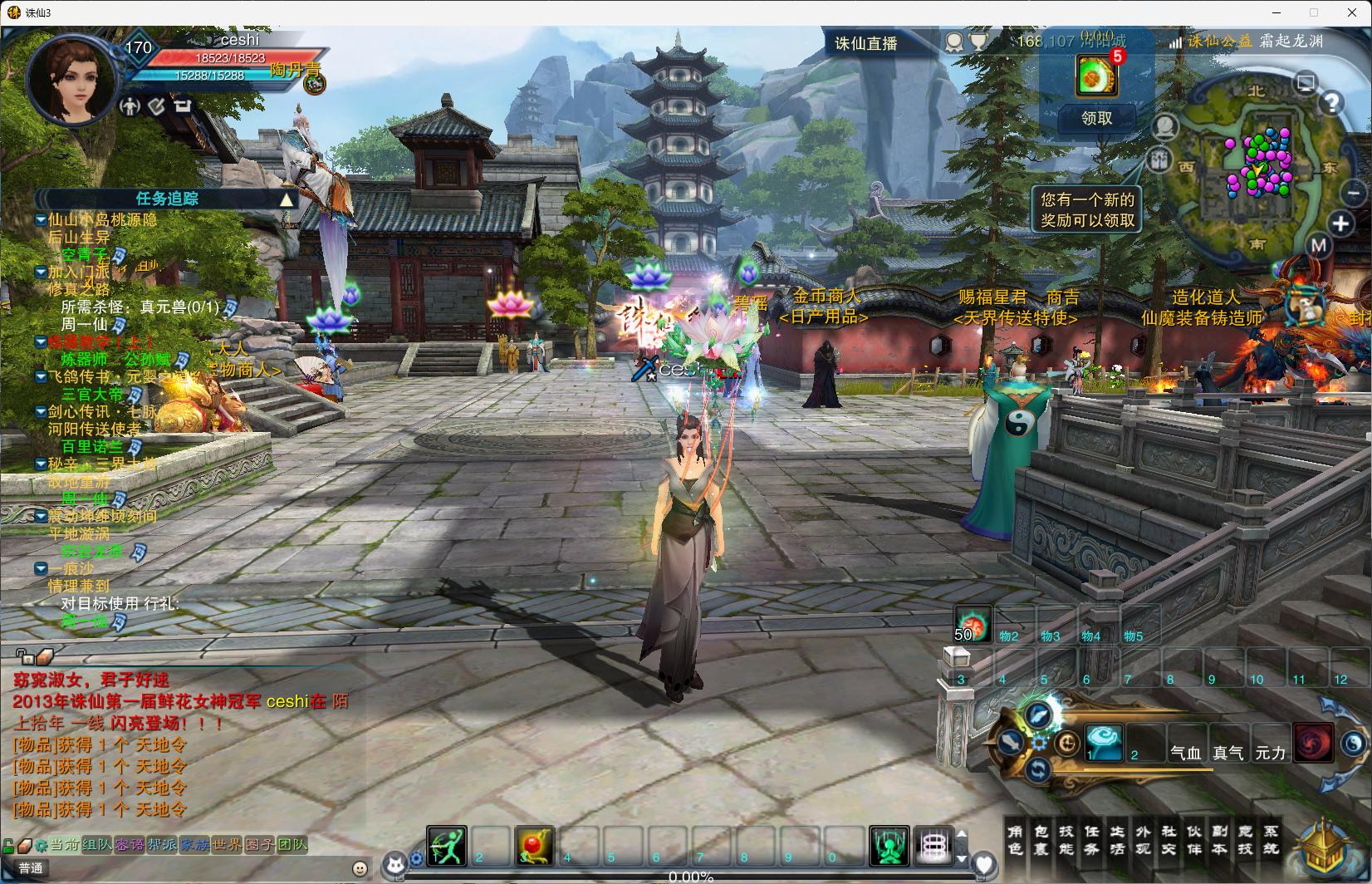Activate the green archer skill in hotbar
This screenshot has width=1372, height=884.
(447, 846)
